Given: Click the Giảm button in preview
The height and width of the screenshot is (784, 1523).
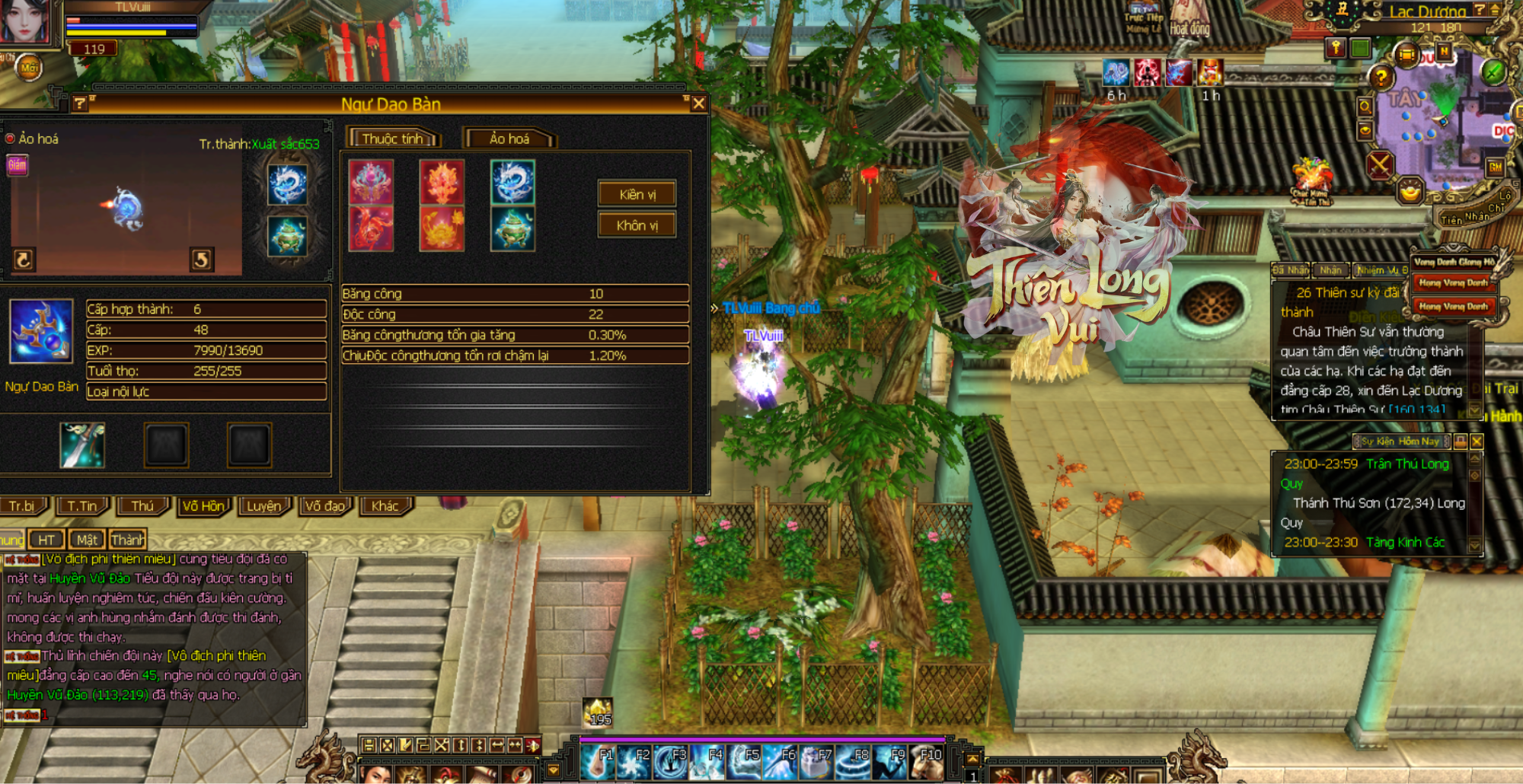Looking at the screenshot, I should coord(17,164).
